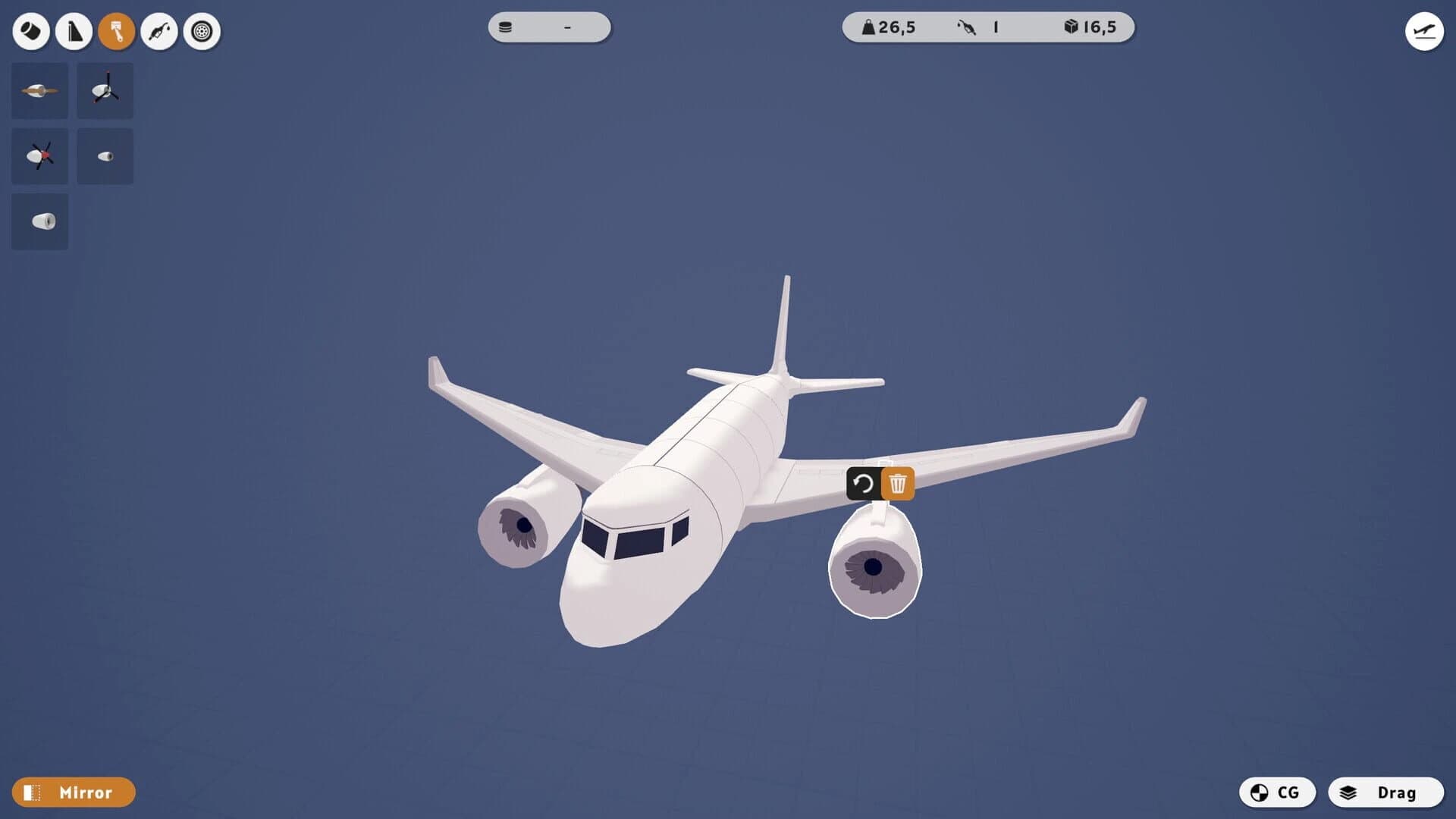
Task: Click the weight stat icon
Action: 867,27
